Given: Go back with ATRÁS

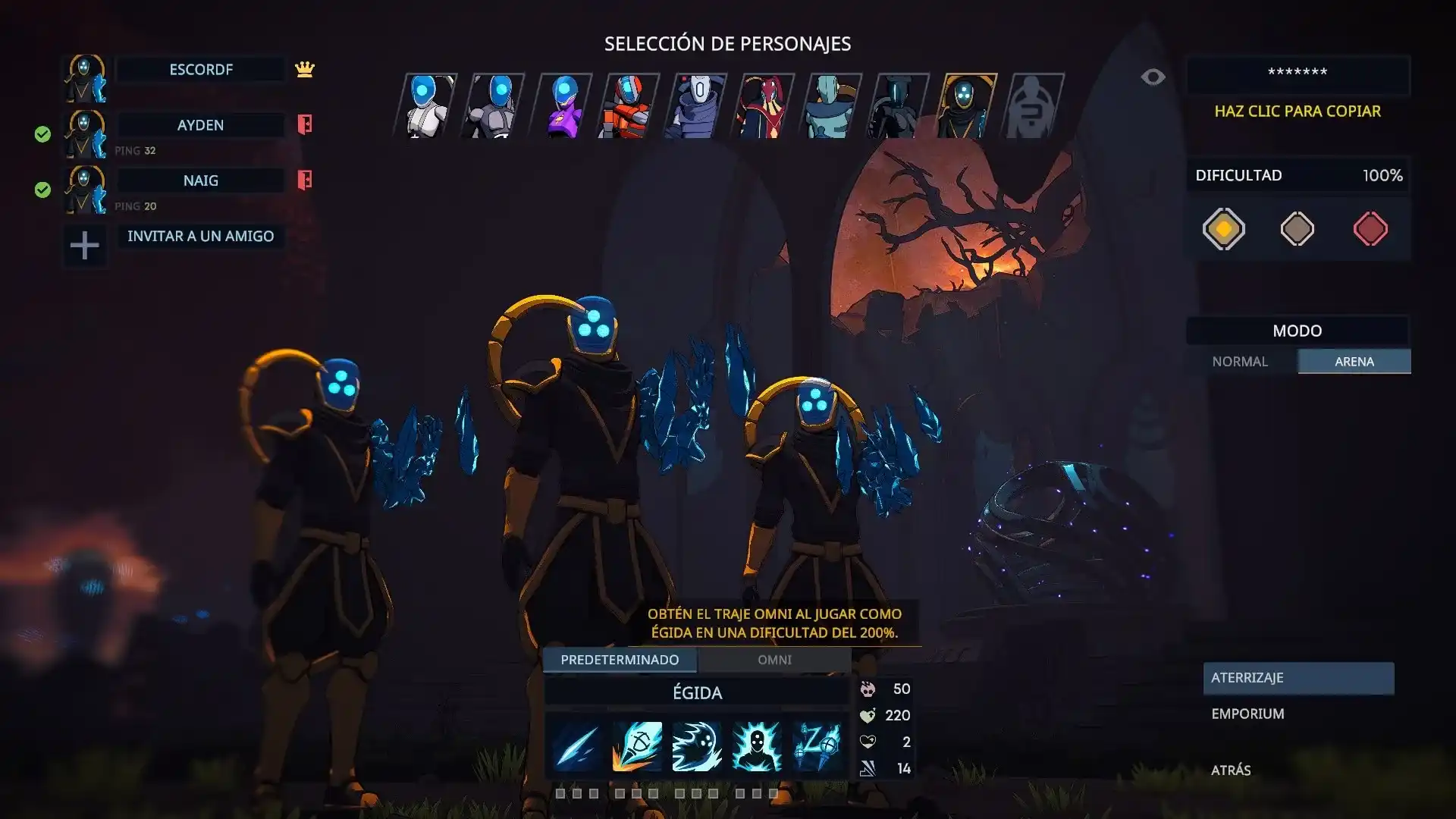Looking at the screenshot, I should 1231,770.
